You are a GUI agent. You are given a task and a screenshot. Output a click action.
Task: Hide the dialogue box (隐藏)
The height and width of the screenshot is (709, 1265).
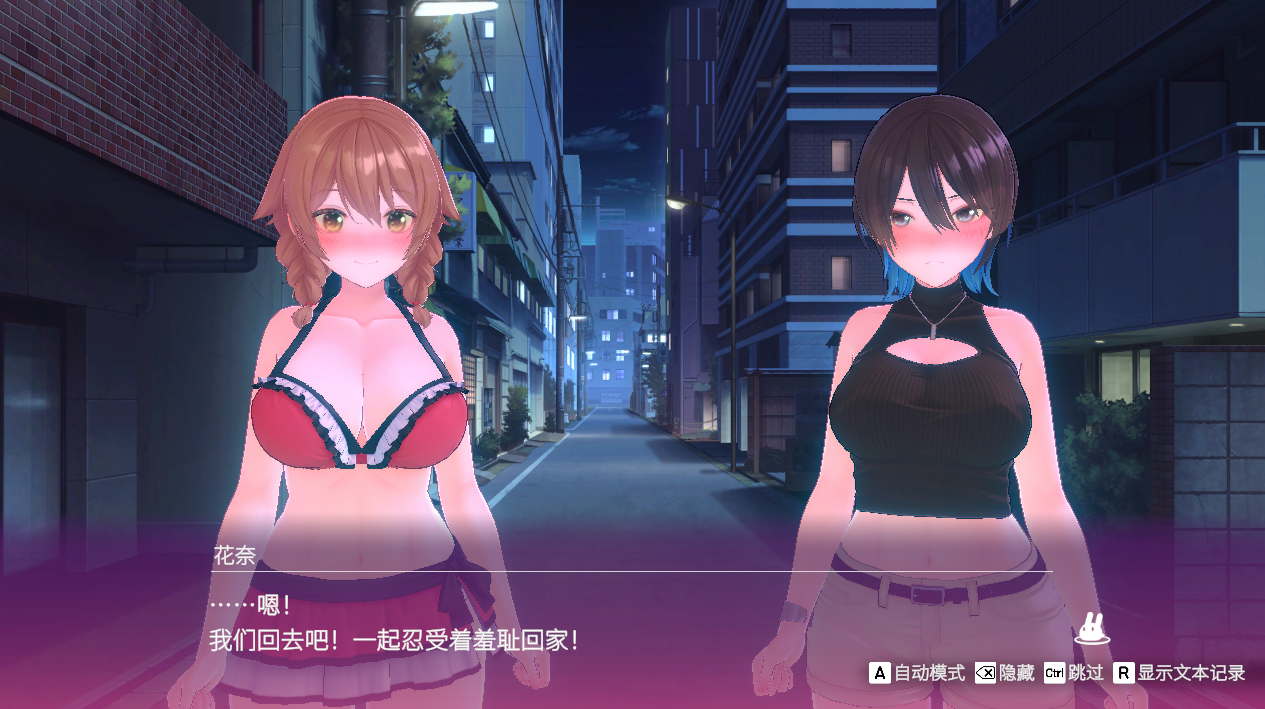(1005, 673)
